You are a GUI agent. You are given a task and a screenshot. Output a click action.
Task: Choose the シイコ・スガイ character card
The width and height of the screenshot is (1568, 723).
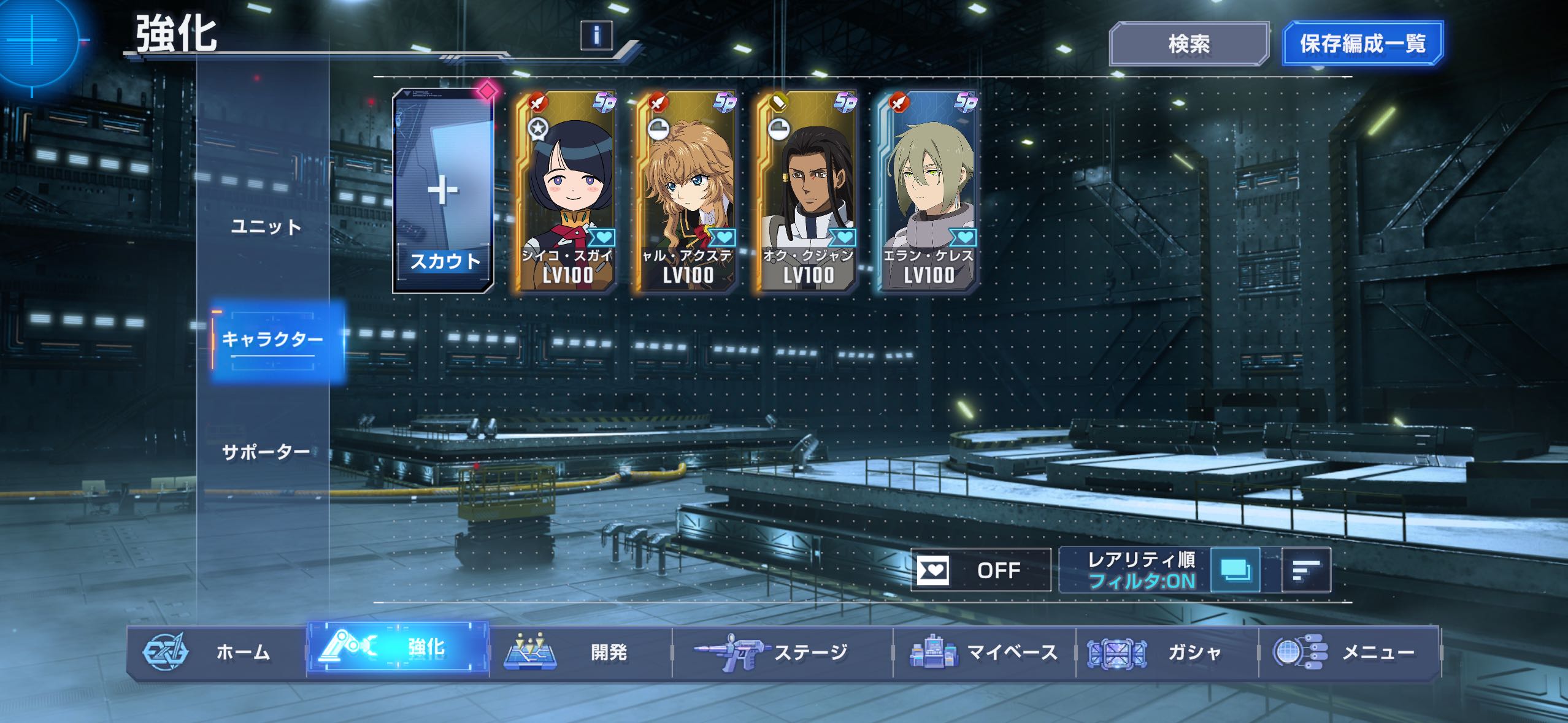coord(565,191)
